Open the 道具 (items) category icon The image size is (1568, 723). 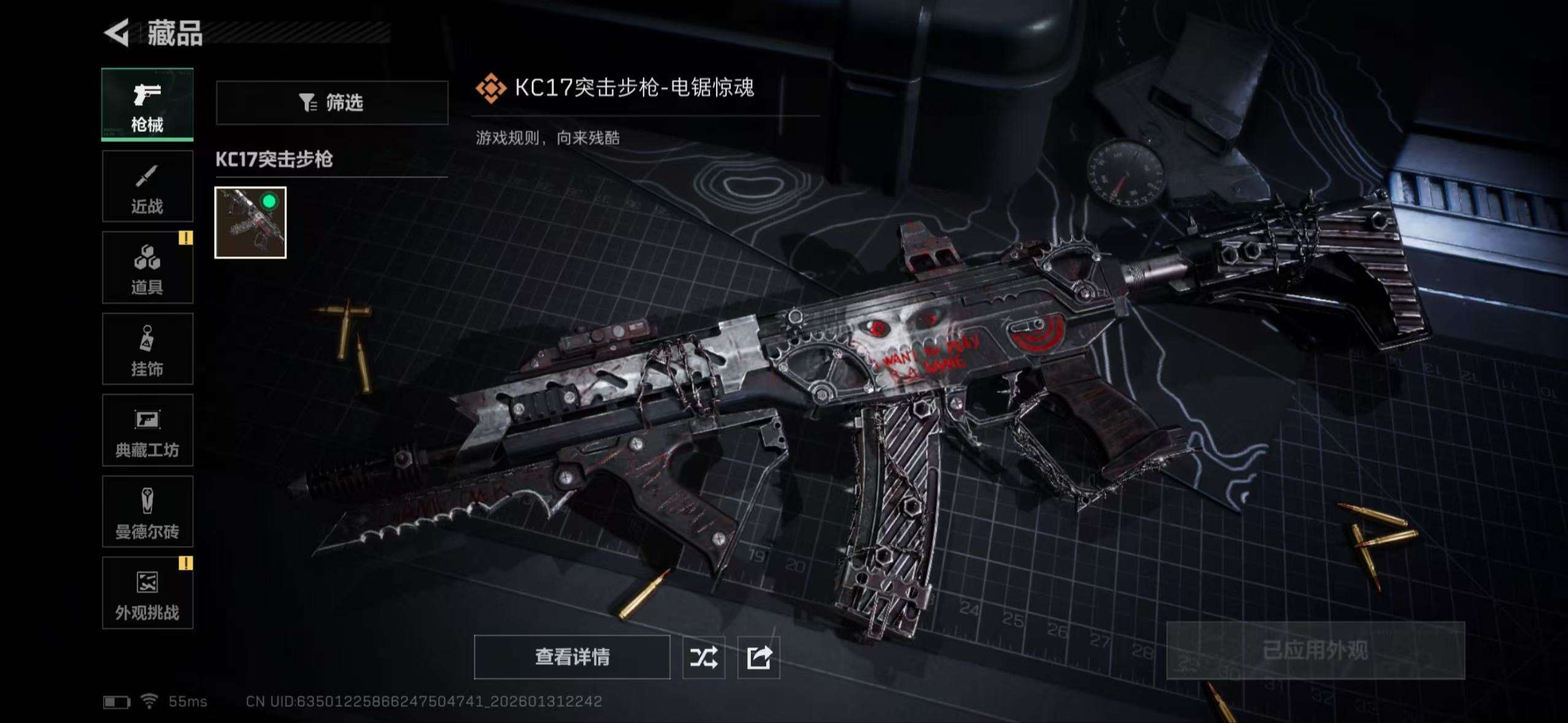click(x=147, y=268)
